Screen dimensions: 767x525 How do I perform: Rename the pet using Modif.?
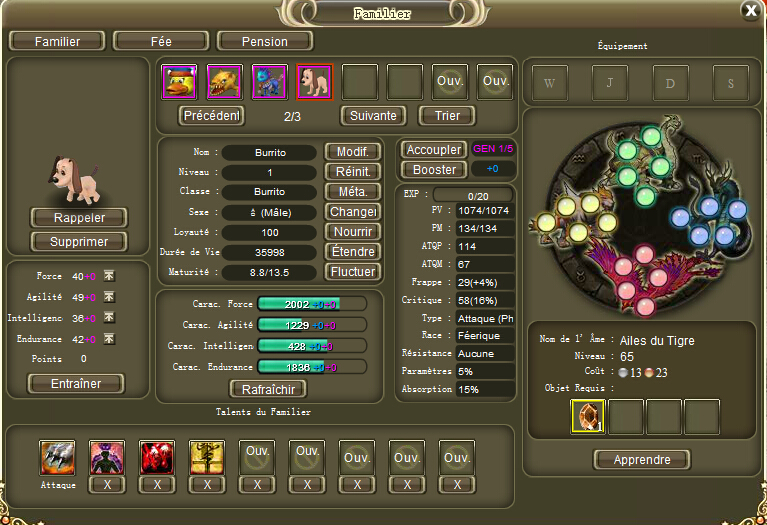pyautogui.click(x=352, y=152)
